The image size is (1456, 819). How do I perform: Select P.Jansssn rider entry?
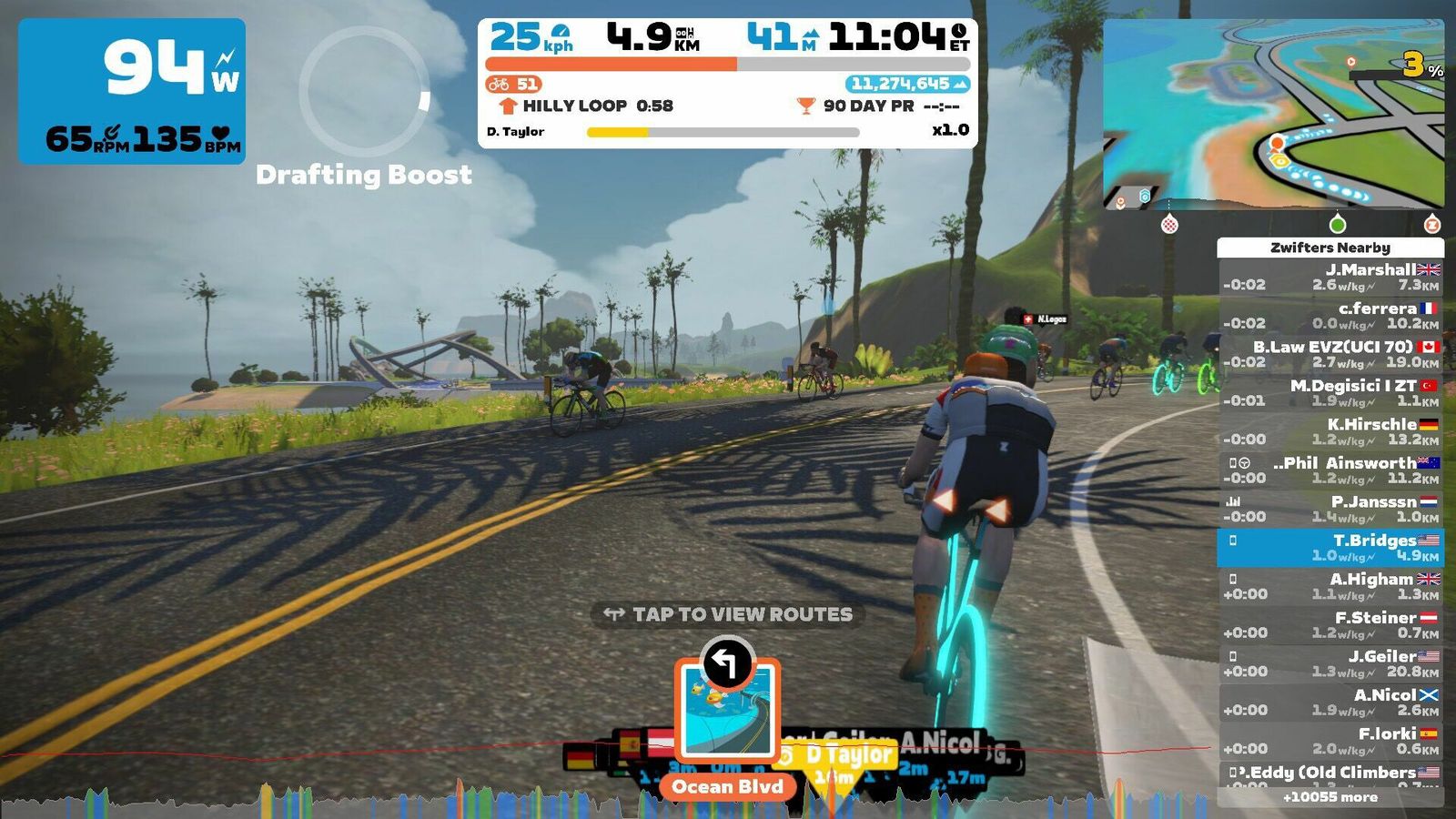click(x=1330, y=509)
